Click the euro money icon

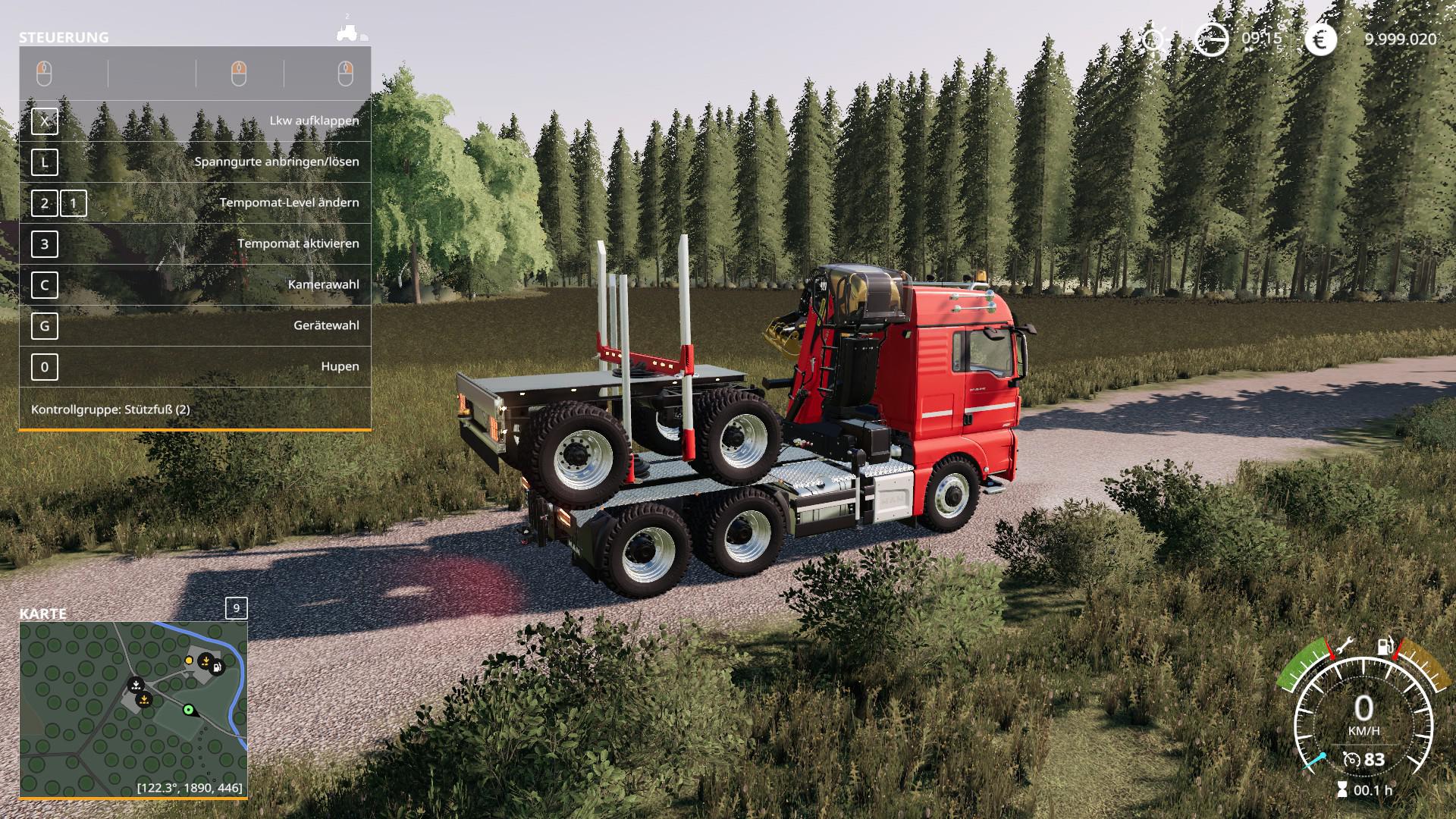pyautogui.click(x=1320, y=39)
